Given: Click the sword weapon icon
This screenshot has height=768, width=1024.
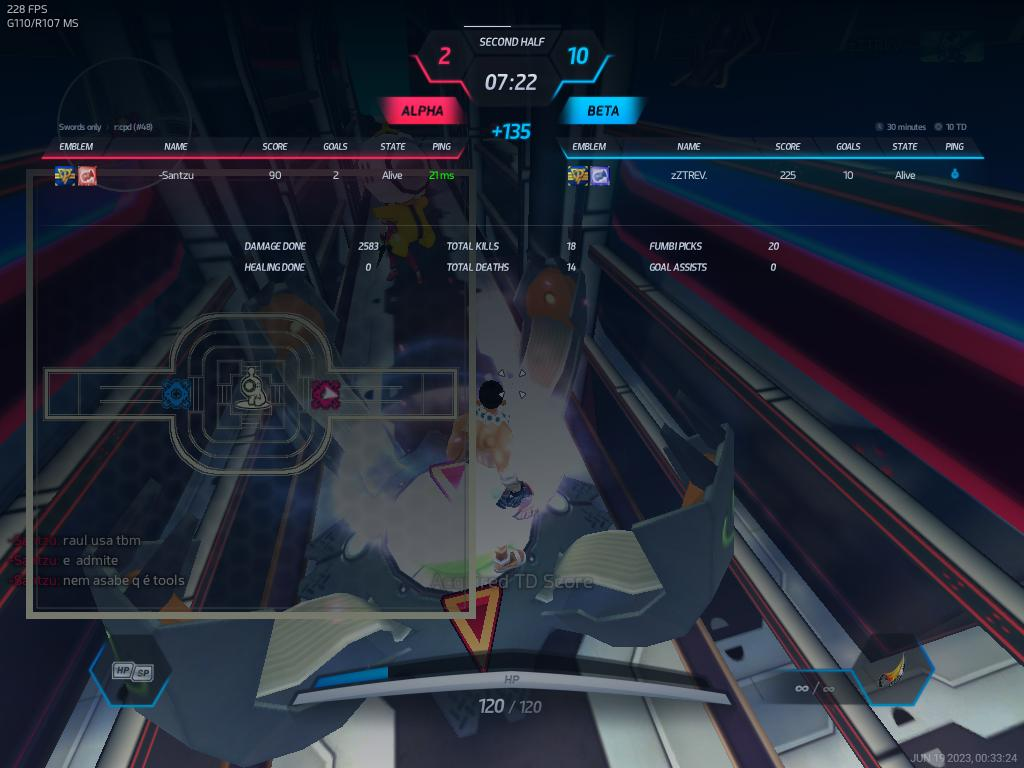Looking at the screenshot, I should (893, 676).
